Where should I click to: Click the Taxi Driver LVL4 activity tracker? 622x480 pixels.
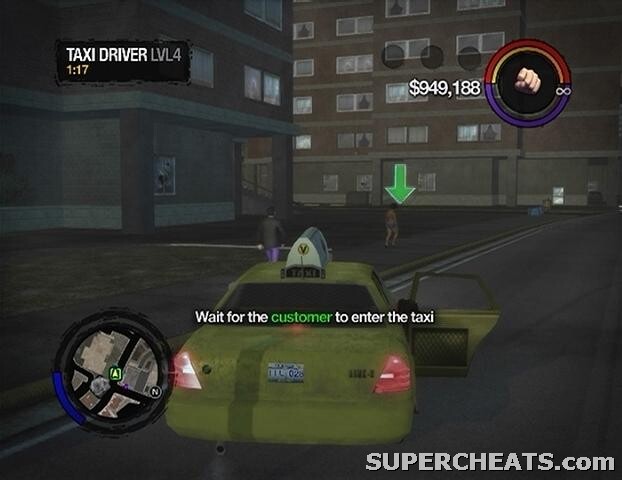pos(122,60)
